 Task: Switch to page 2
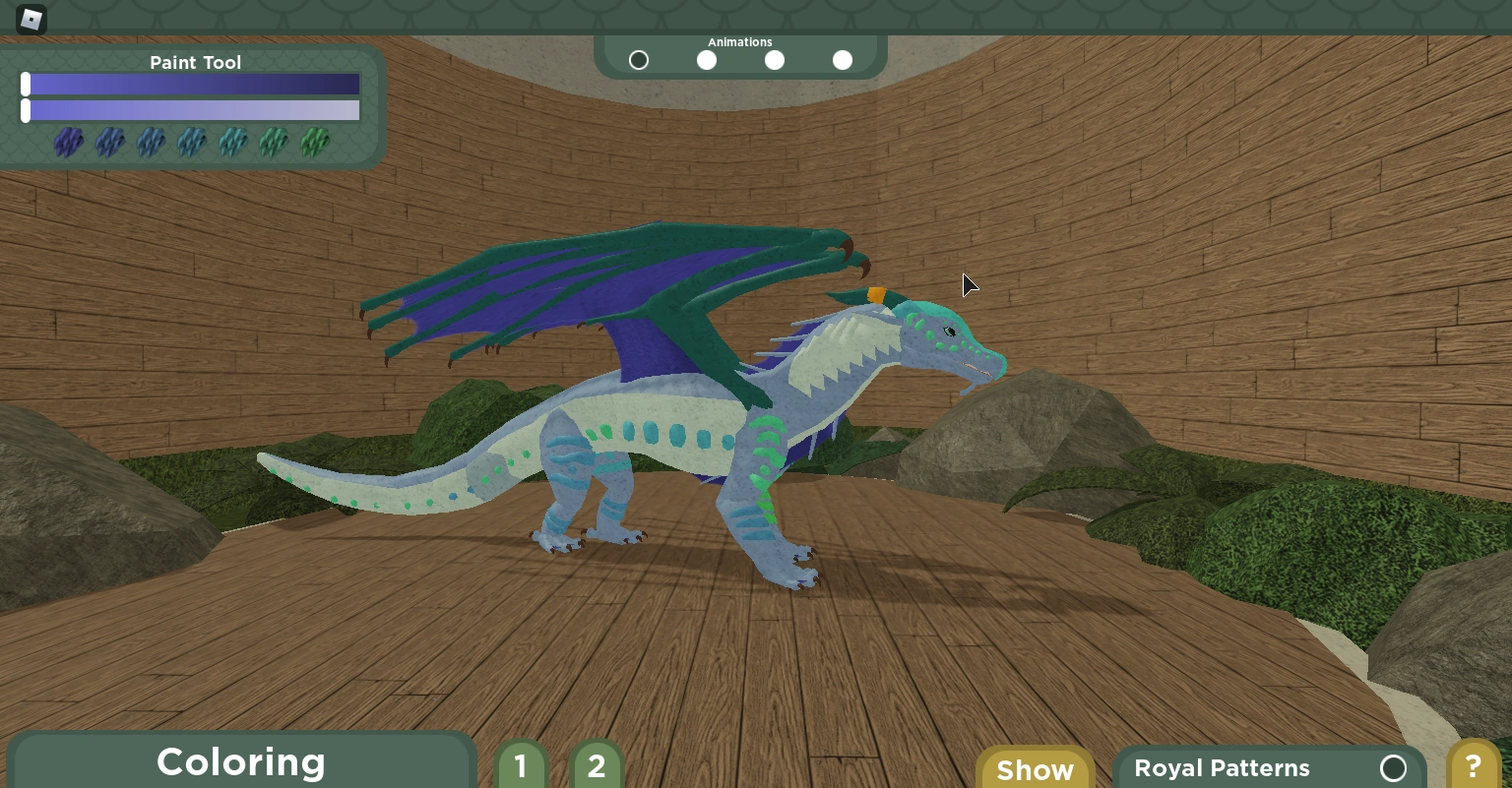pyautogui.click(x=596, y=765)
